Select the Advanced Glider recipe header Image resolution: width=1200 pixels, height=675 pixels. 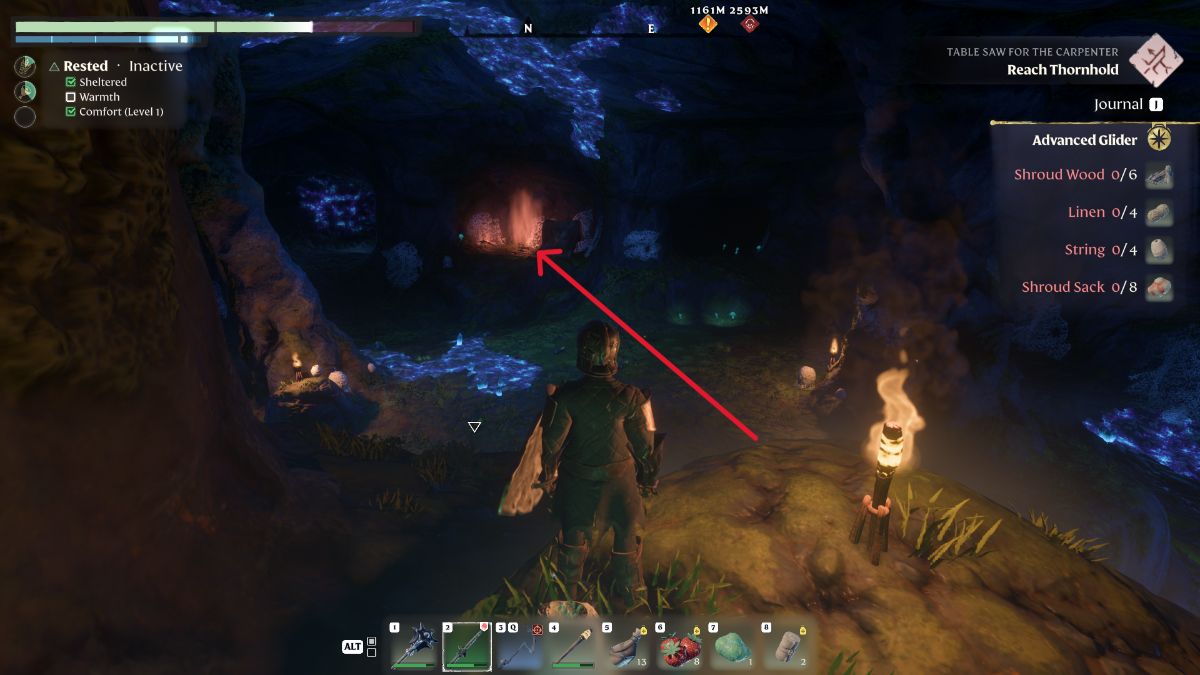(1084, 140)
